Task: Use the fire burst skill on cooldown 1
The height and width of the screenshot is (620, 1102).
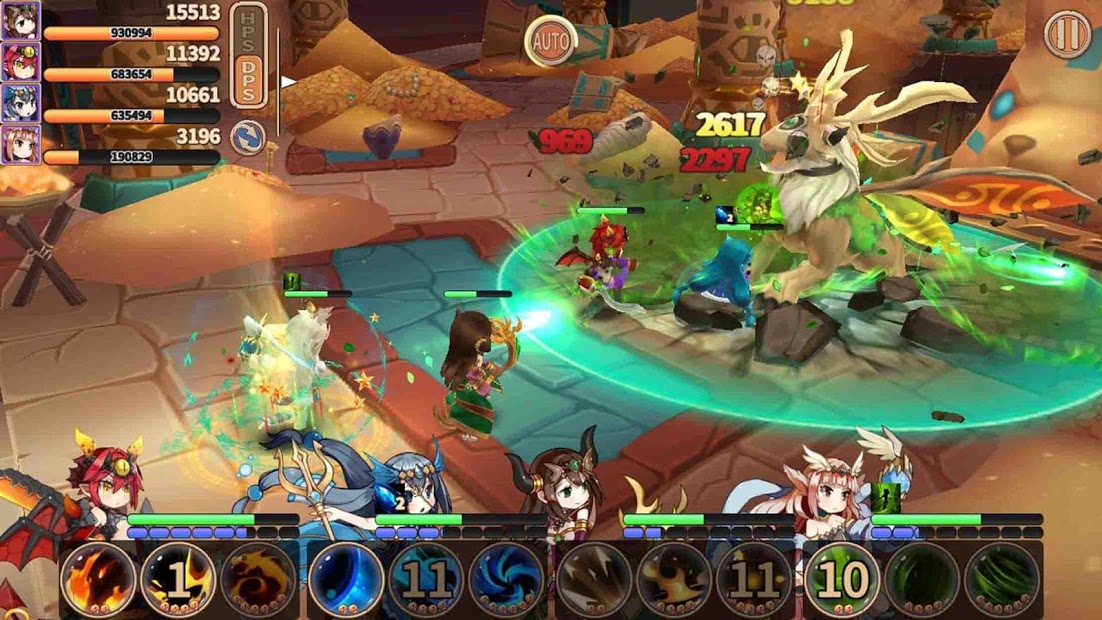Action: tap(178, 579)
